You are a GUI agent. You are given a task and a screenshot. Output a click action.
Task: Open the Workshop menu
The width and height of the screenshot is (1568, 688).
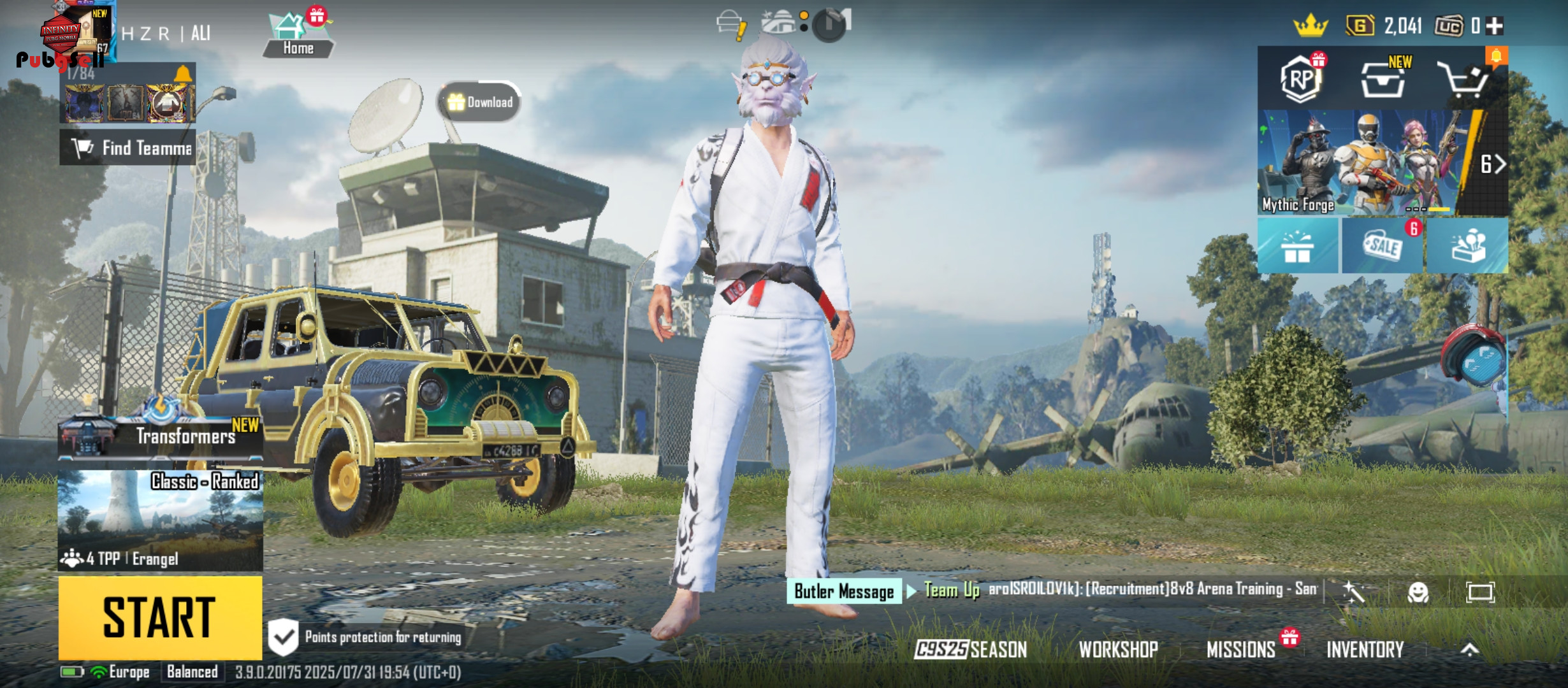[1118, 649]
